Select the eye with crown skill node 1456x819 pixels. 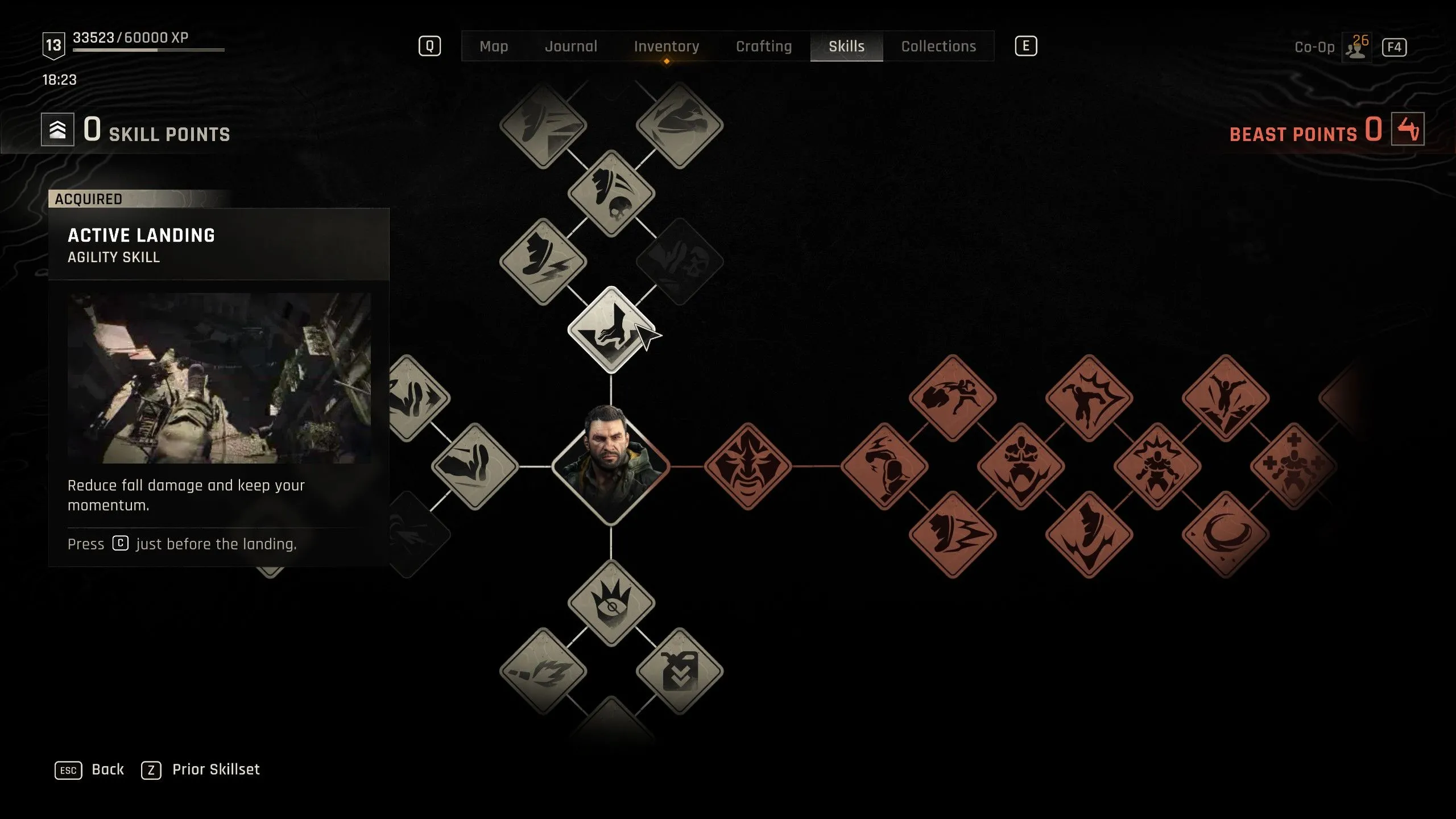coord(611,603)
